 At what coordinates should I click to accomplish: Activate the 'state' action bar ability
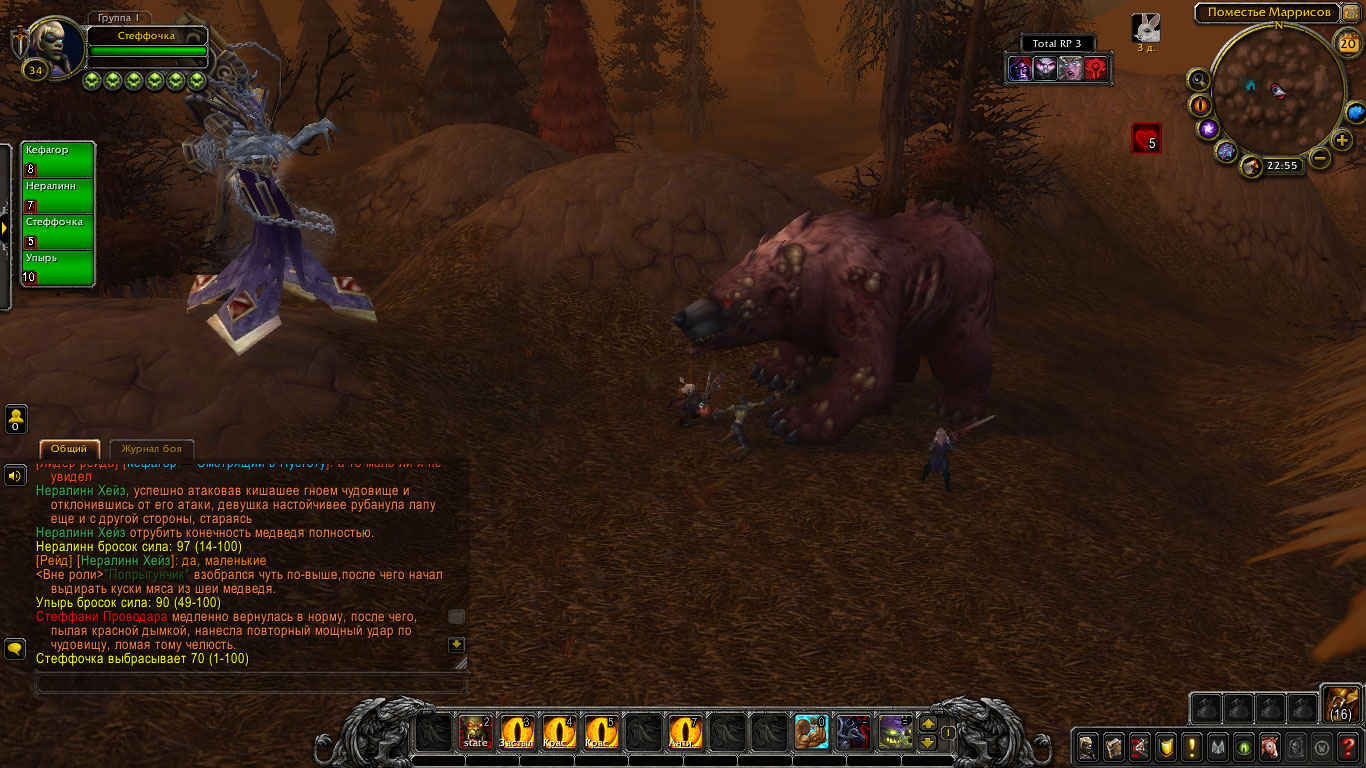[475, 733]
